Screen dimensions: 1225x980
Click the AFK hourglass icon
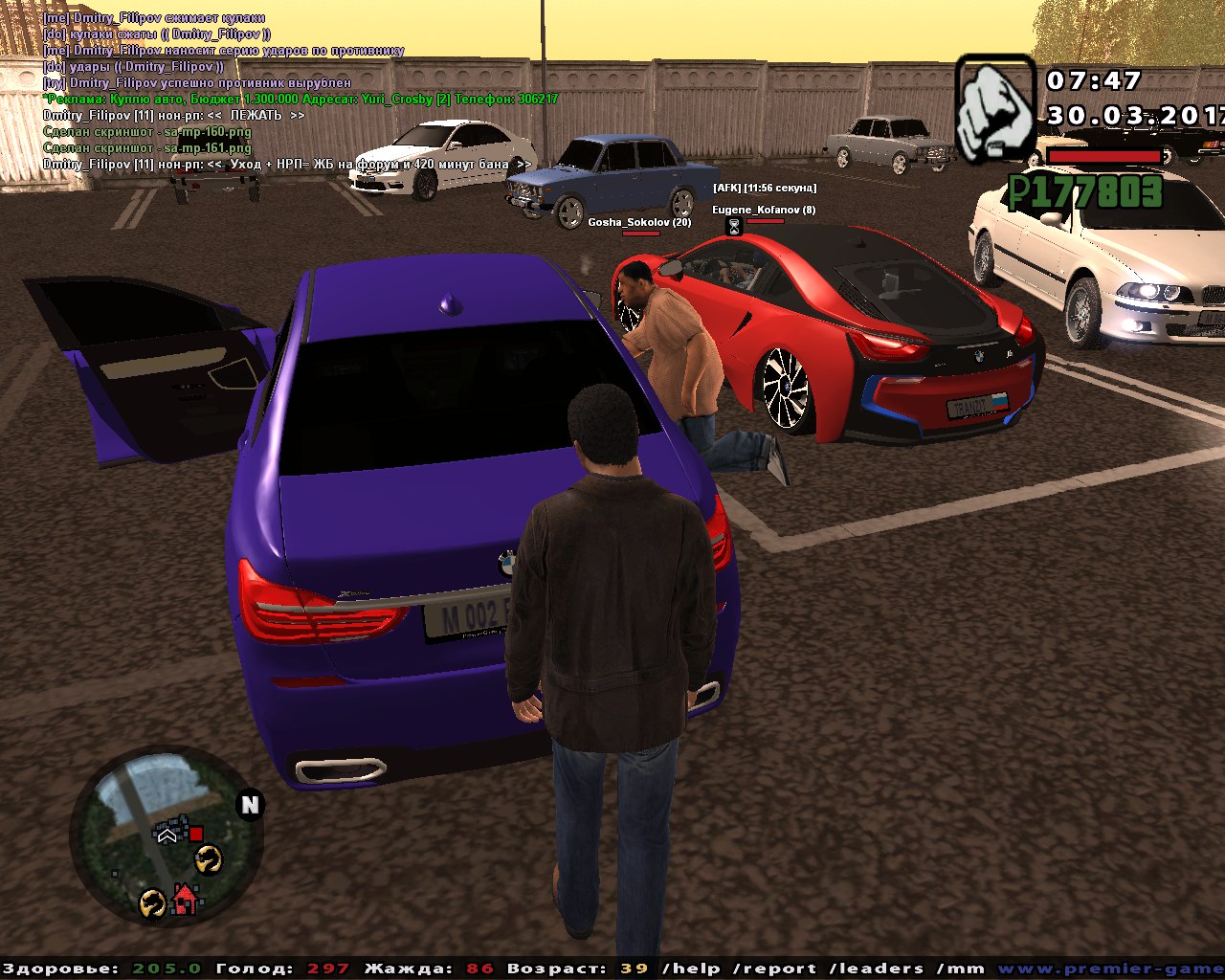[734, 227]
